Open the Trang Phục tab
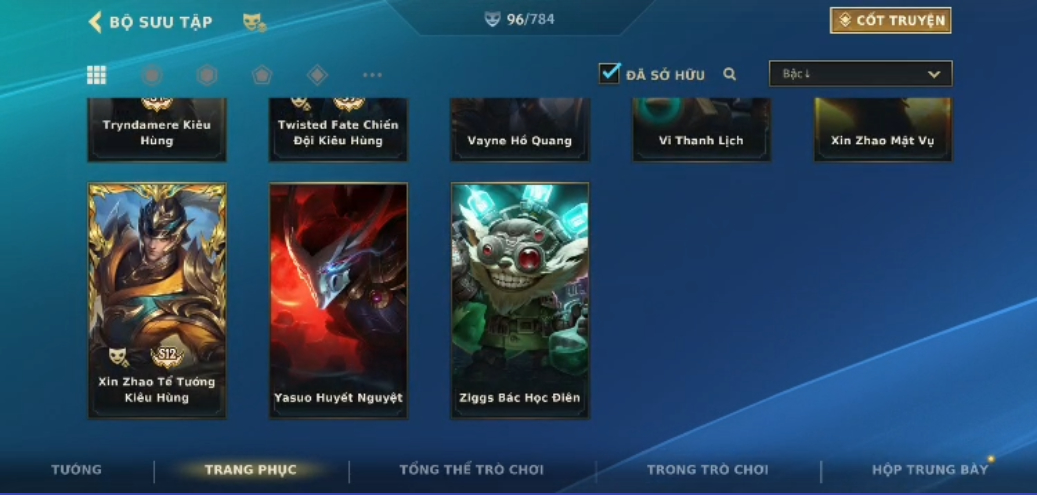Image resolution: width=1037 pixels, height=495 pixels. click(x=250, y=470)
